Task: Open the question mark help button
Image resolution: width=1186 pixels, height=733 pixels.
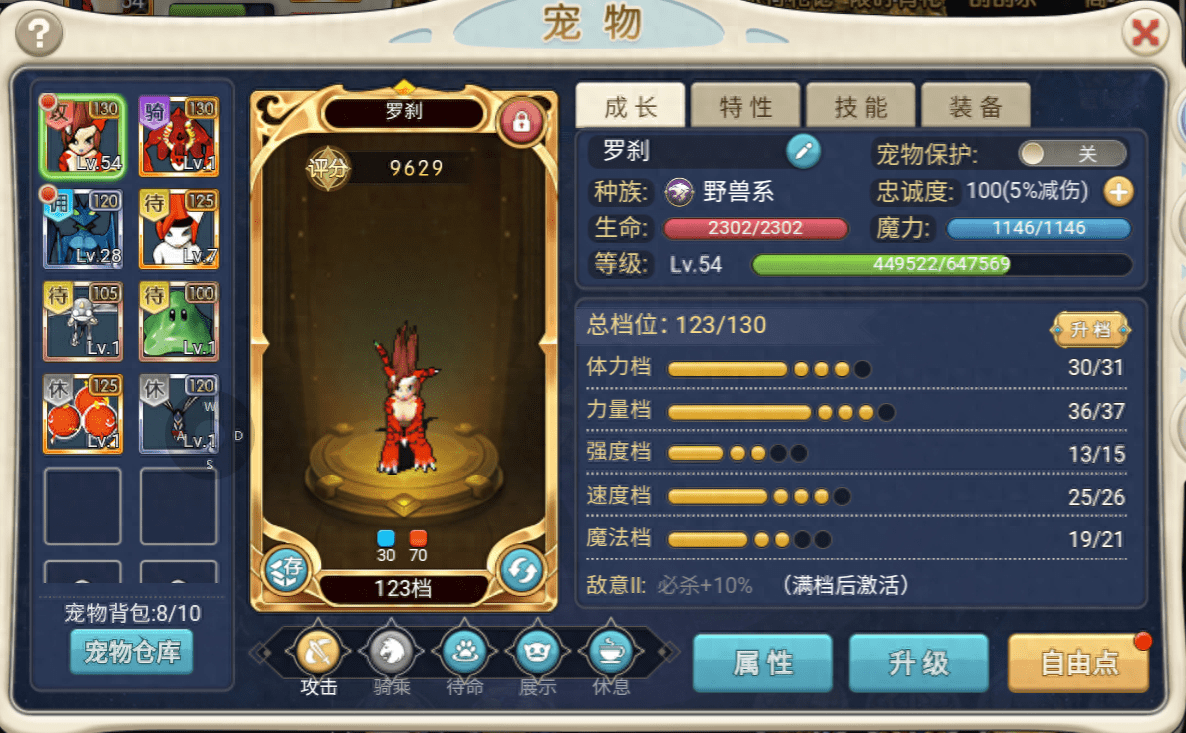Action: pyautogui.click(x=38, y=35)
